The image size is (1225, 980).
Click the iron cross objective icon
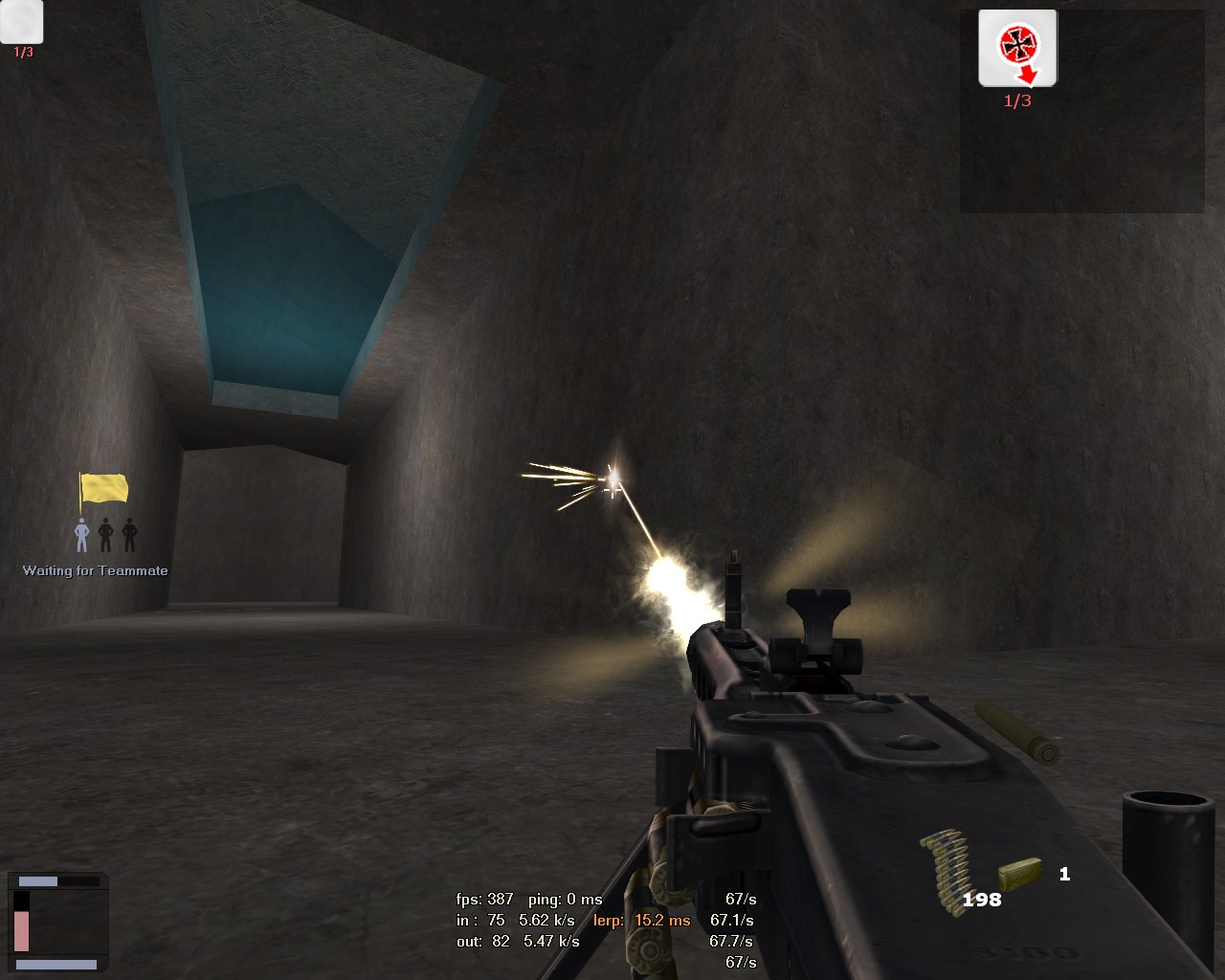click(1017, 47)
